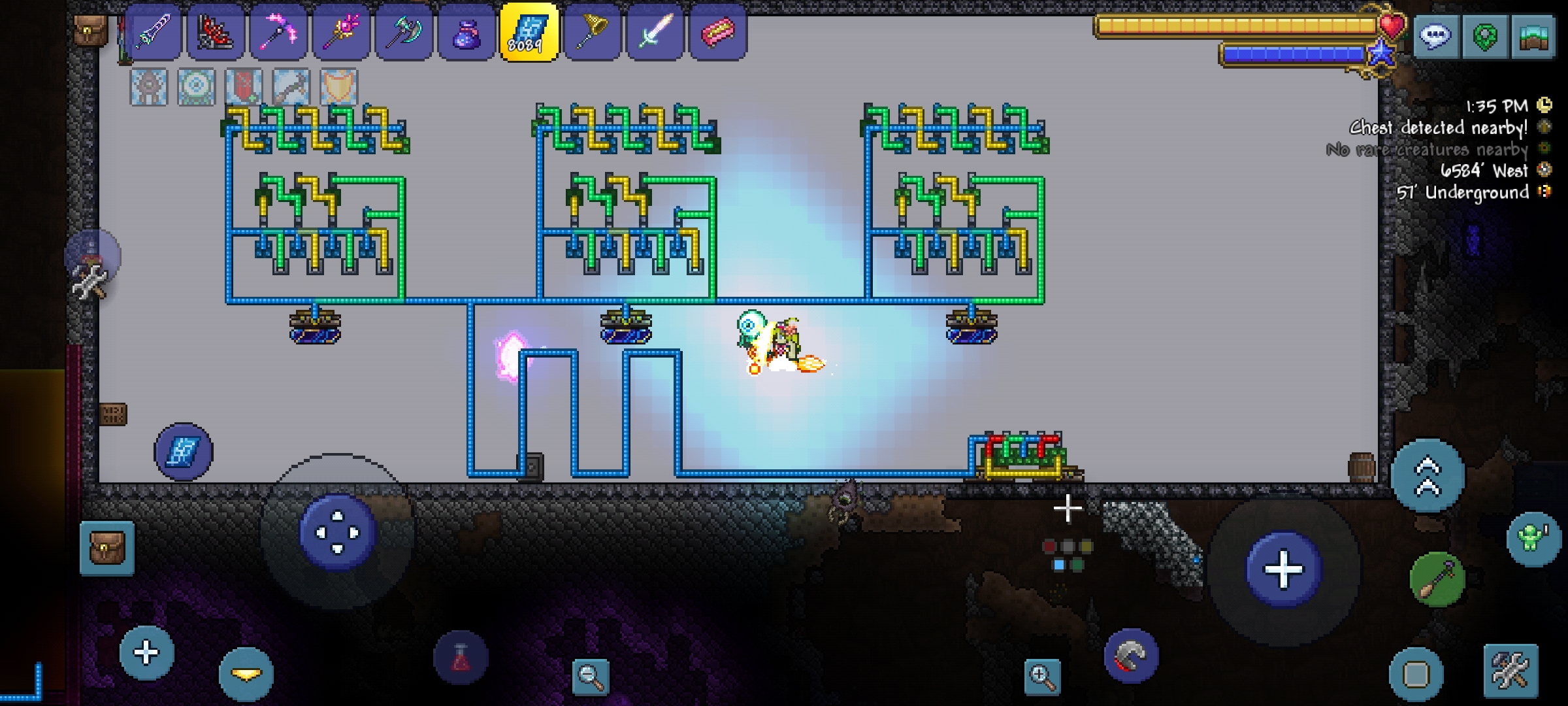Tap the yellow down-arrow button
This screenshot has width=1568, height=706.
(x=246, y=675)
